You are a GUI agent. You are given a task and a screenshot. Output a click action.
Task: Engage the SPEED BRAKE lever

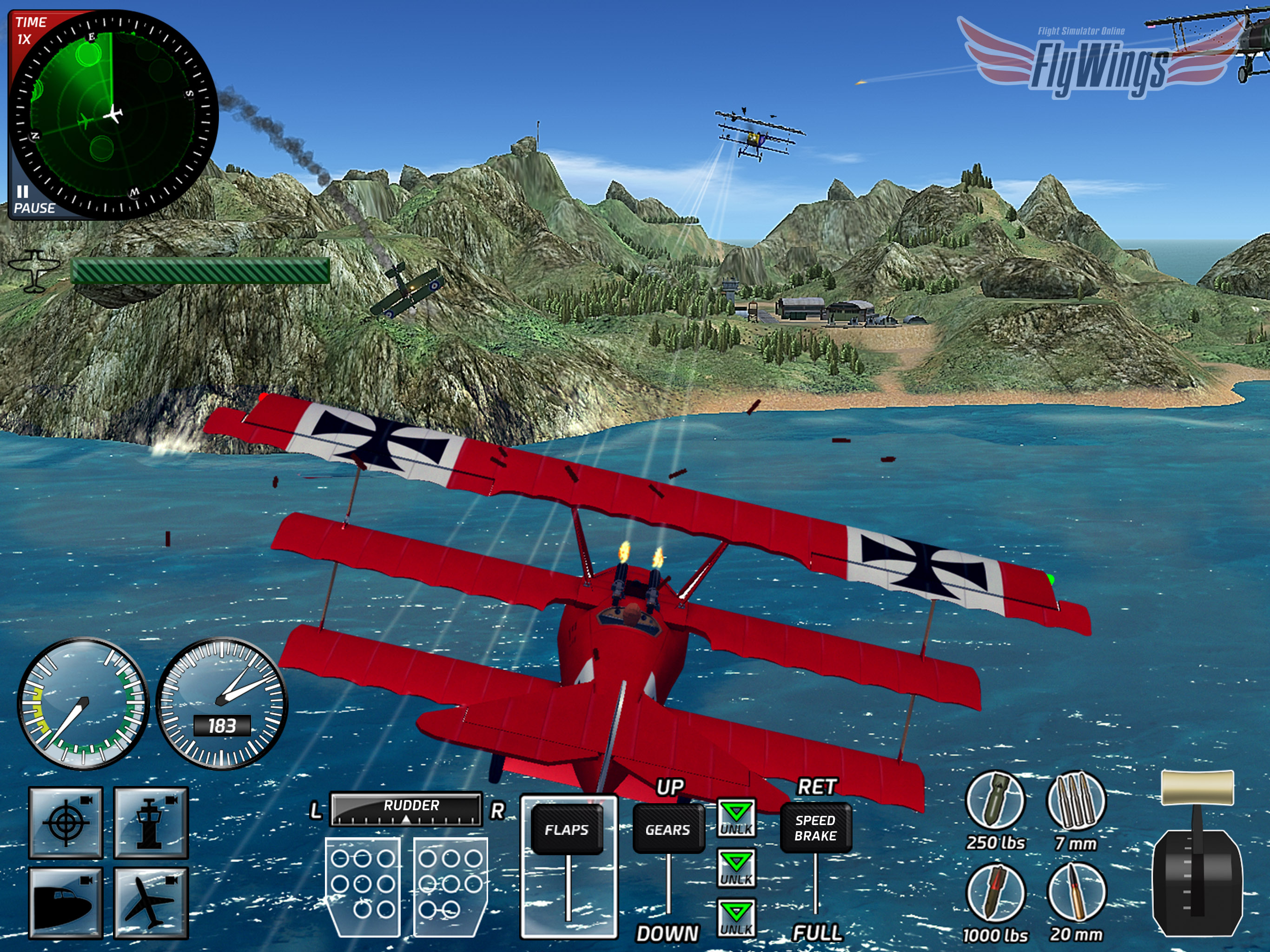(815, 828)
